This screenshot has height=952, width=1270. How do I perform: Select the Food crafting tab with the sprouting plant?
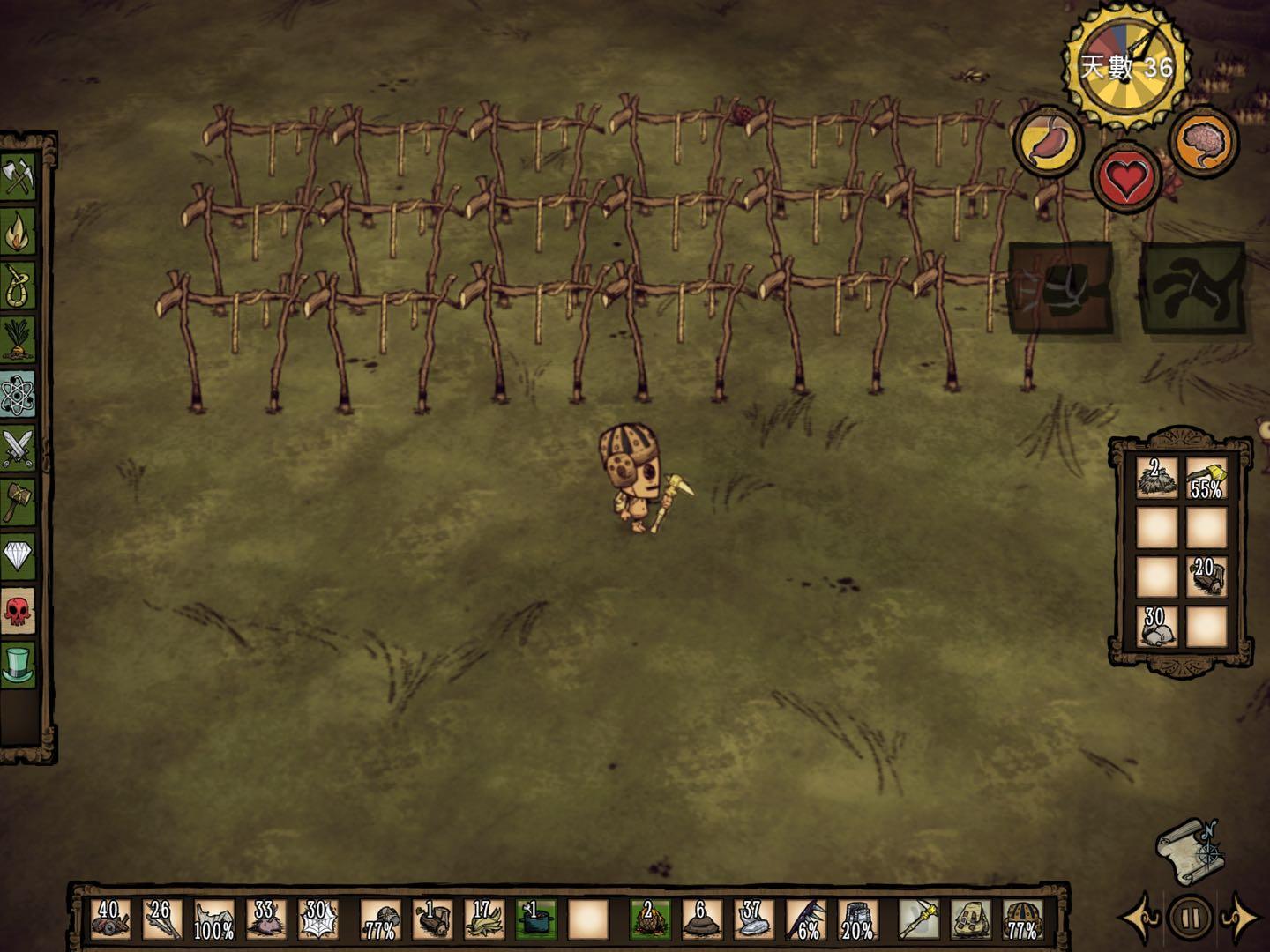coord(18,340)
